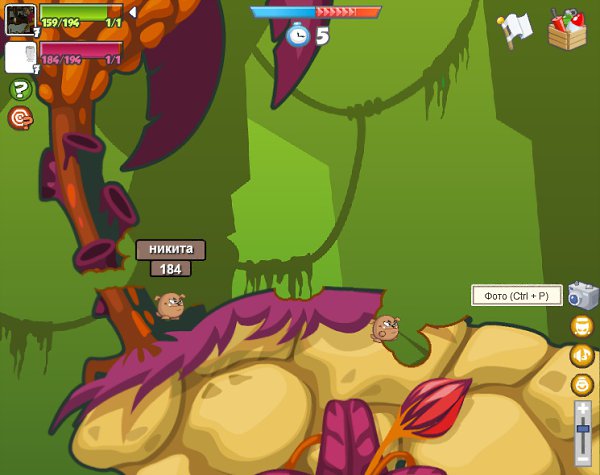
Task: Toggle the sound speaker button
Action: [x=582, y=355]
